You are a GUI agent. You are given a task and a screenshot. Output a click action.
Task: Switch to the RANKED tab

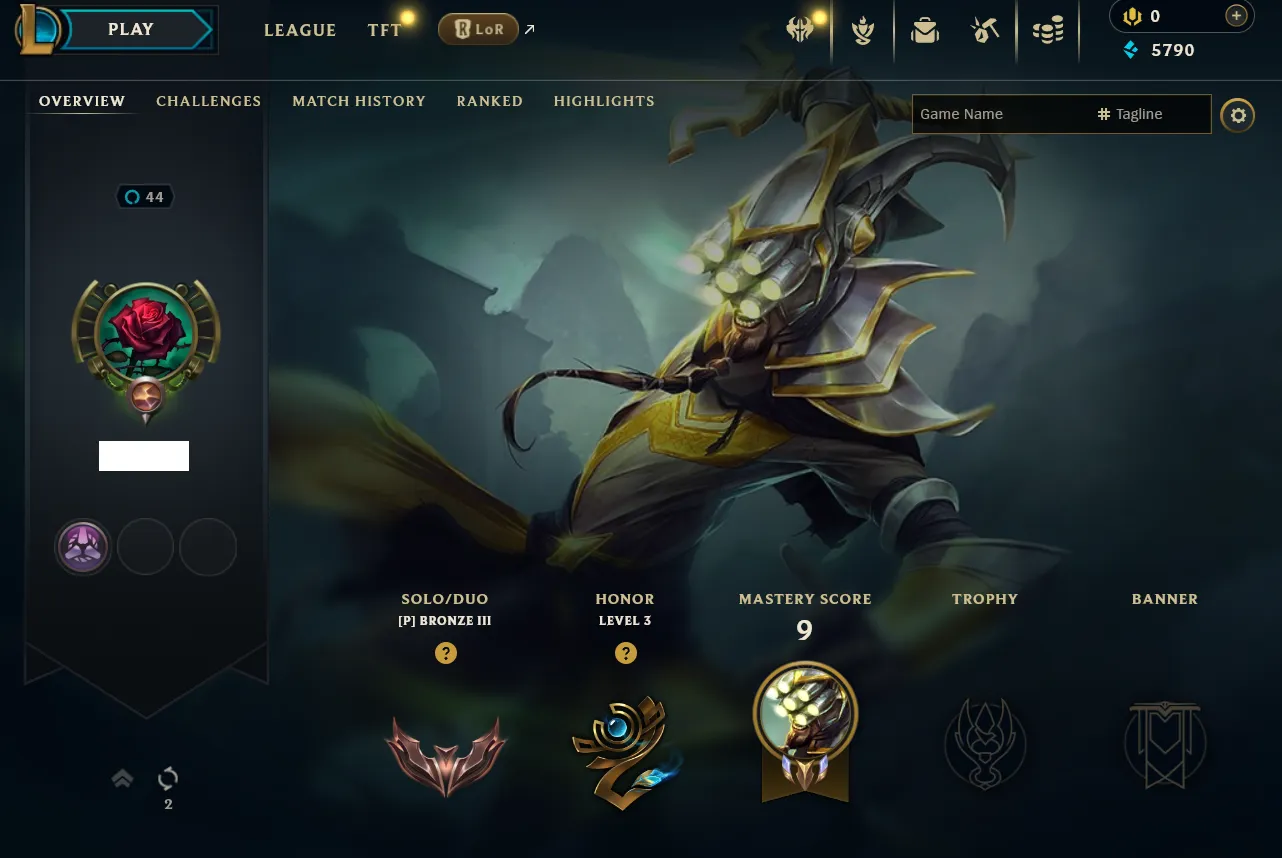point(489,101)
